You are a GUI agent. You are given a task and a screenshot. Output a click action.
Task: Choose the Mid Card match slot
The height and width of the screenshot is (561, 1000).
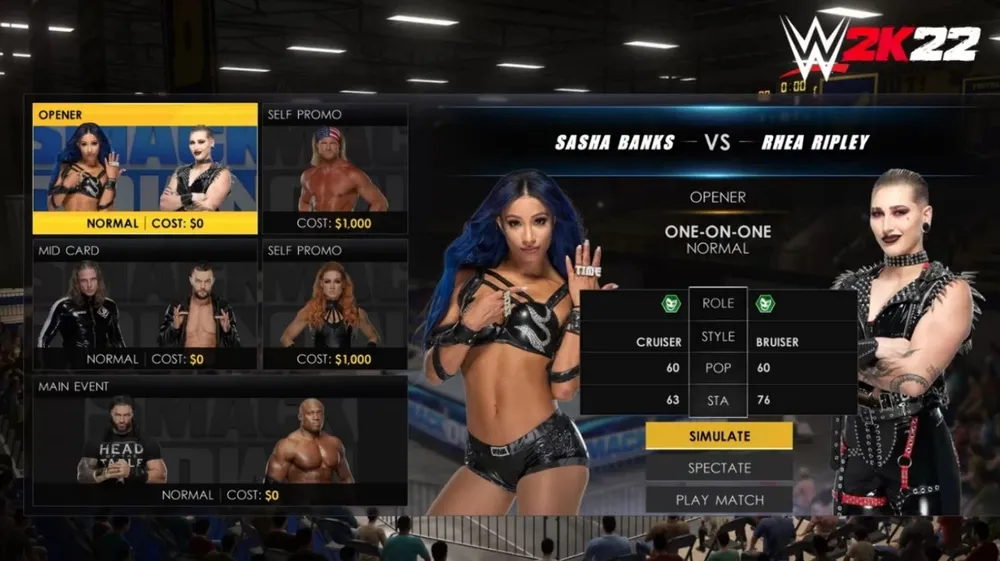point(145,305)
